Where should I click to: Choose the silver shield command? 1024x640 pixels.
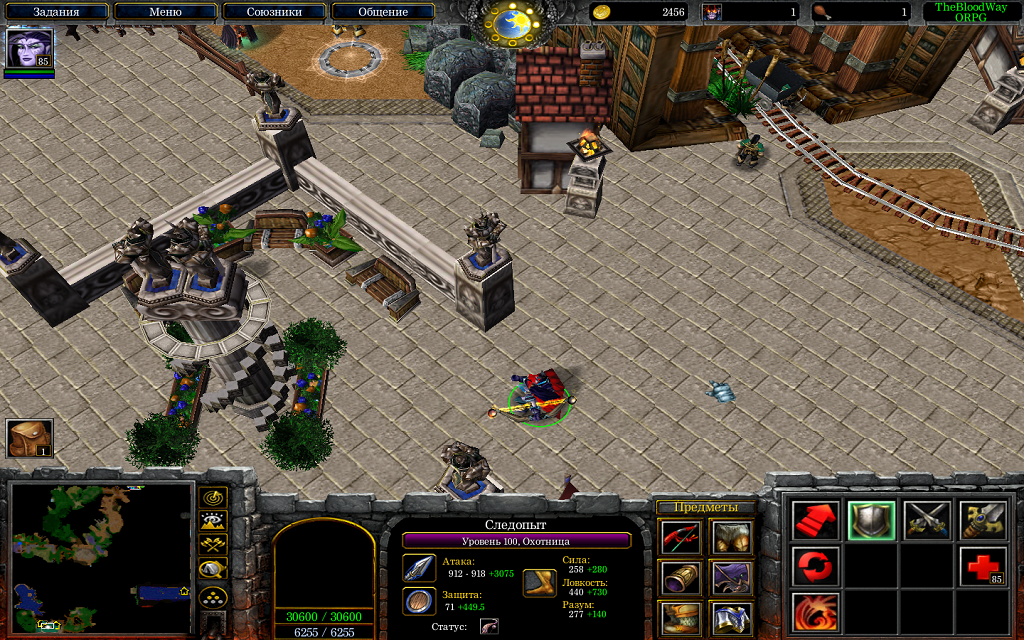[871, 520]
